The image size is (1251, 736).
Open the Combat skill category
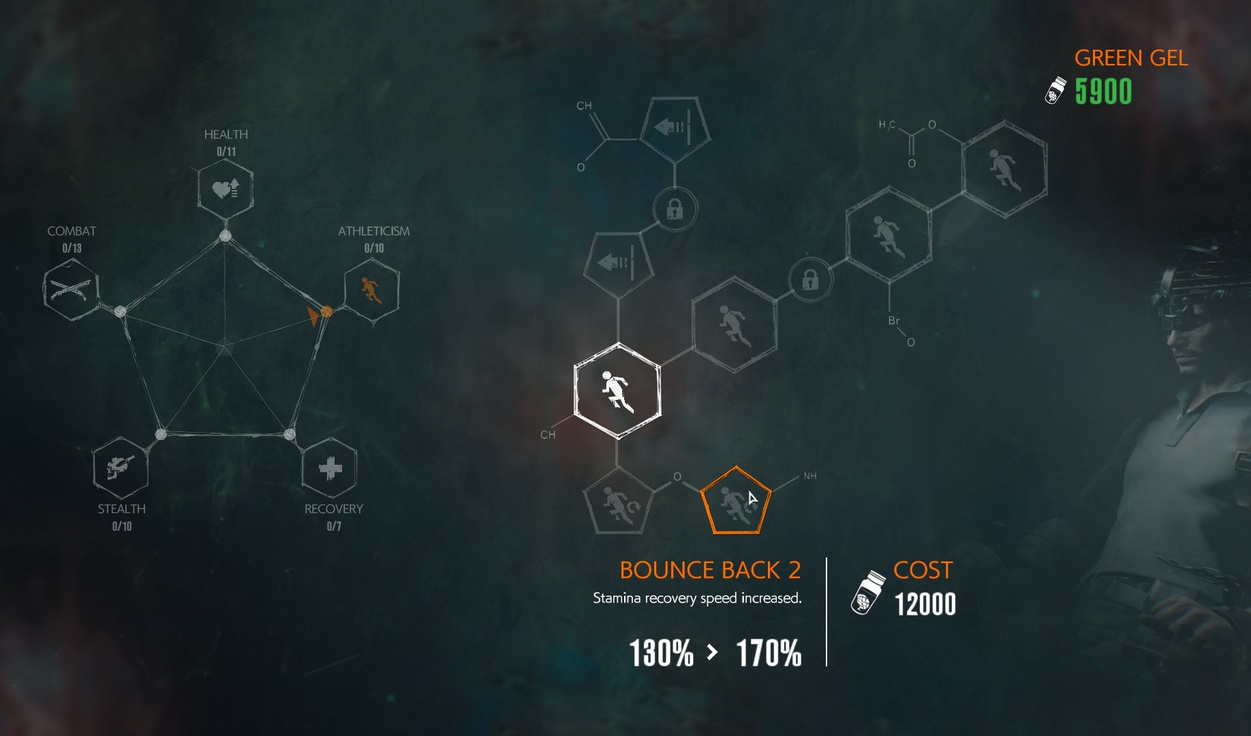click(71, 289)
